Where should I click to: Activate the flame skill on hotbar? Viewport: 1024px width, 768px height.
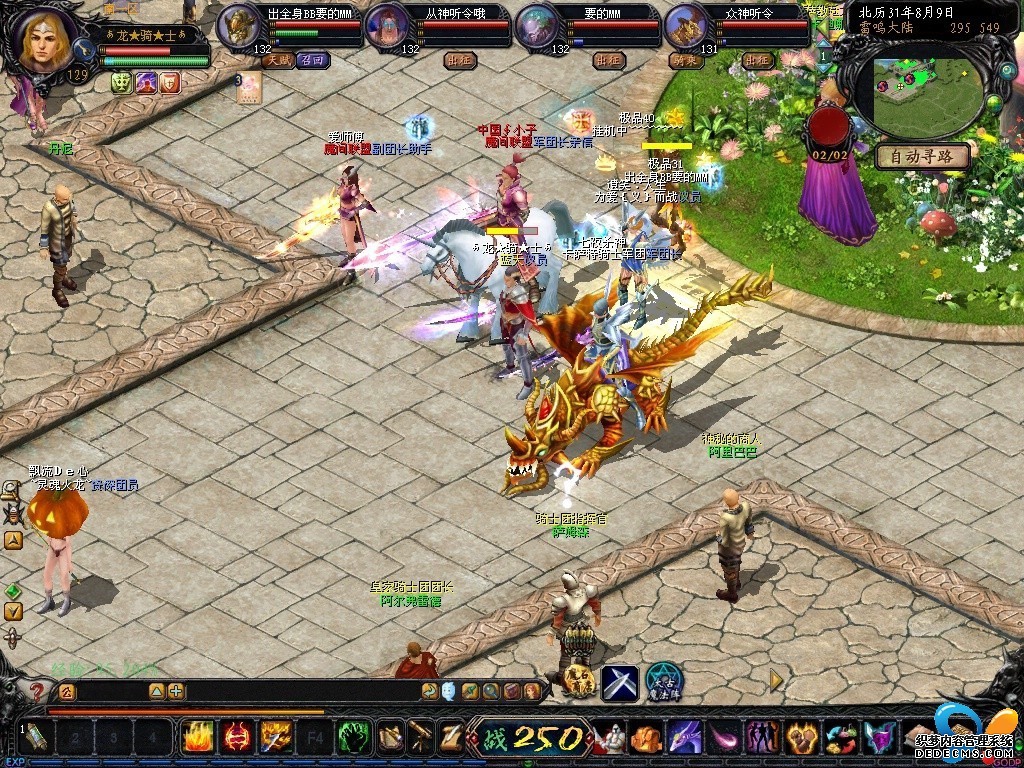click(197, 738)
